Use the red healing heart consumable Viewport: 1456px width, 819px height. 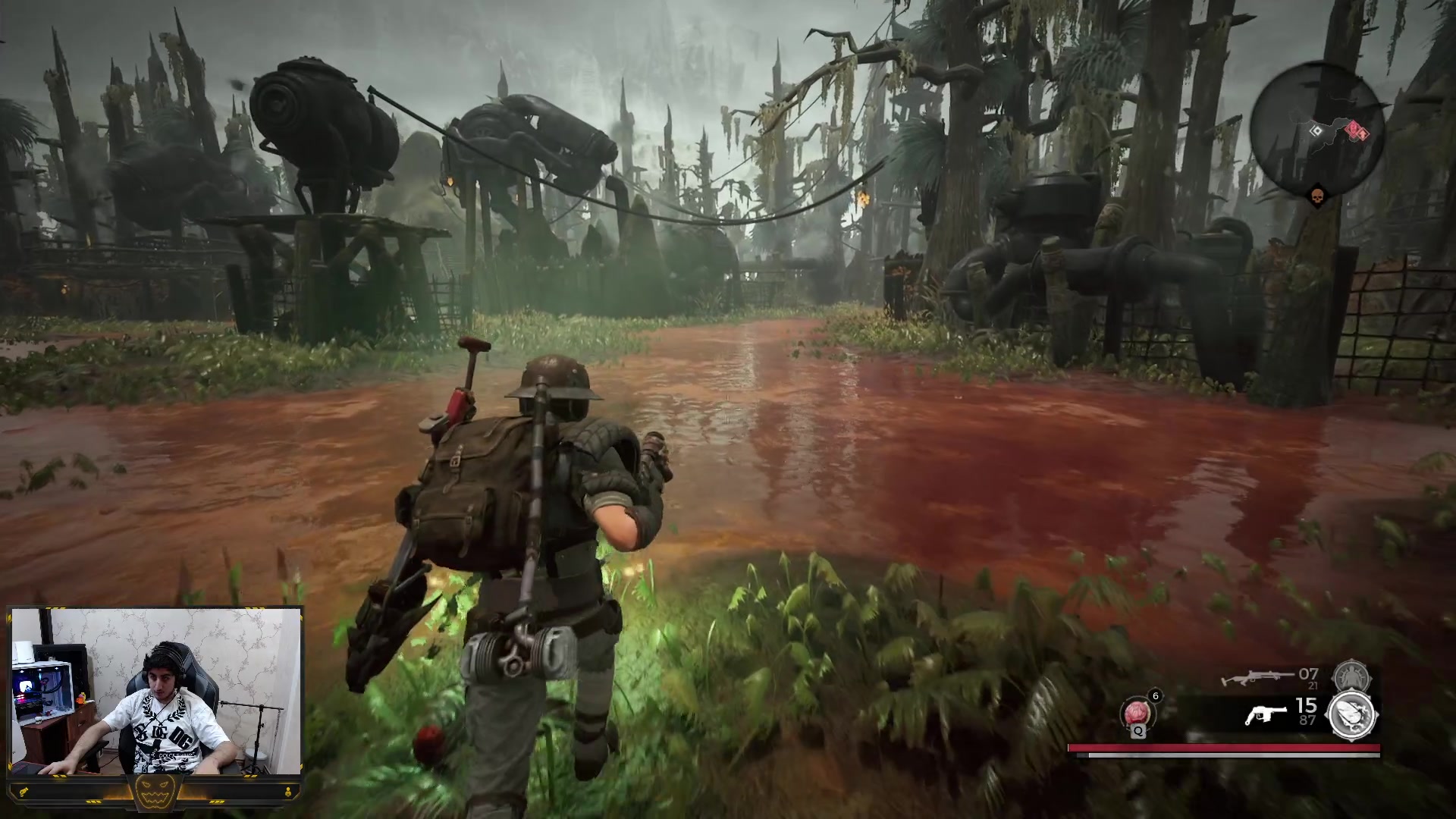[1136, 714]
